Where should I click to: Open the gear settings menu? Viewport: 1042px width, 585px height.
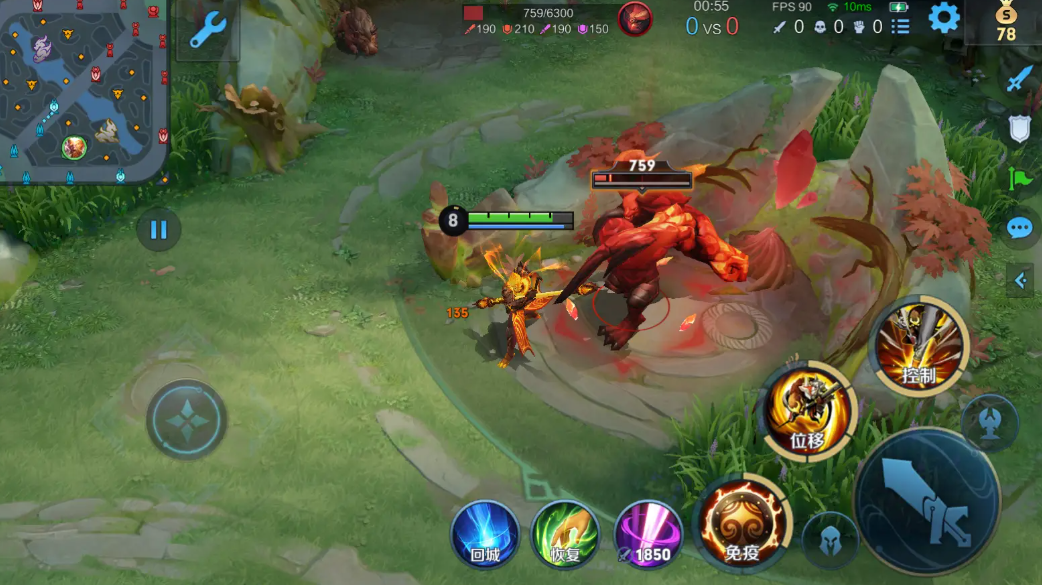943,18
